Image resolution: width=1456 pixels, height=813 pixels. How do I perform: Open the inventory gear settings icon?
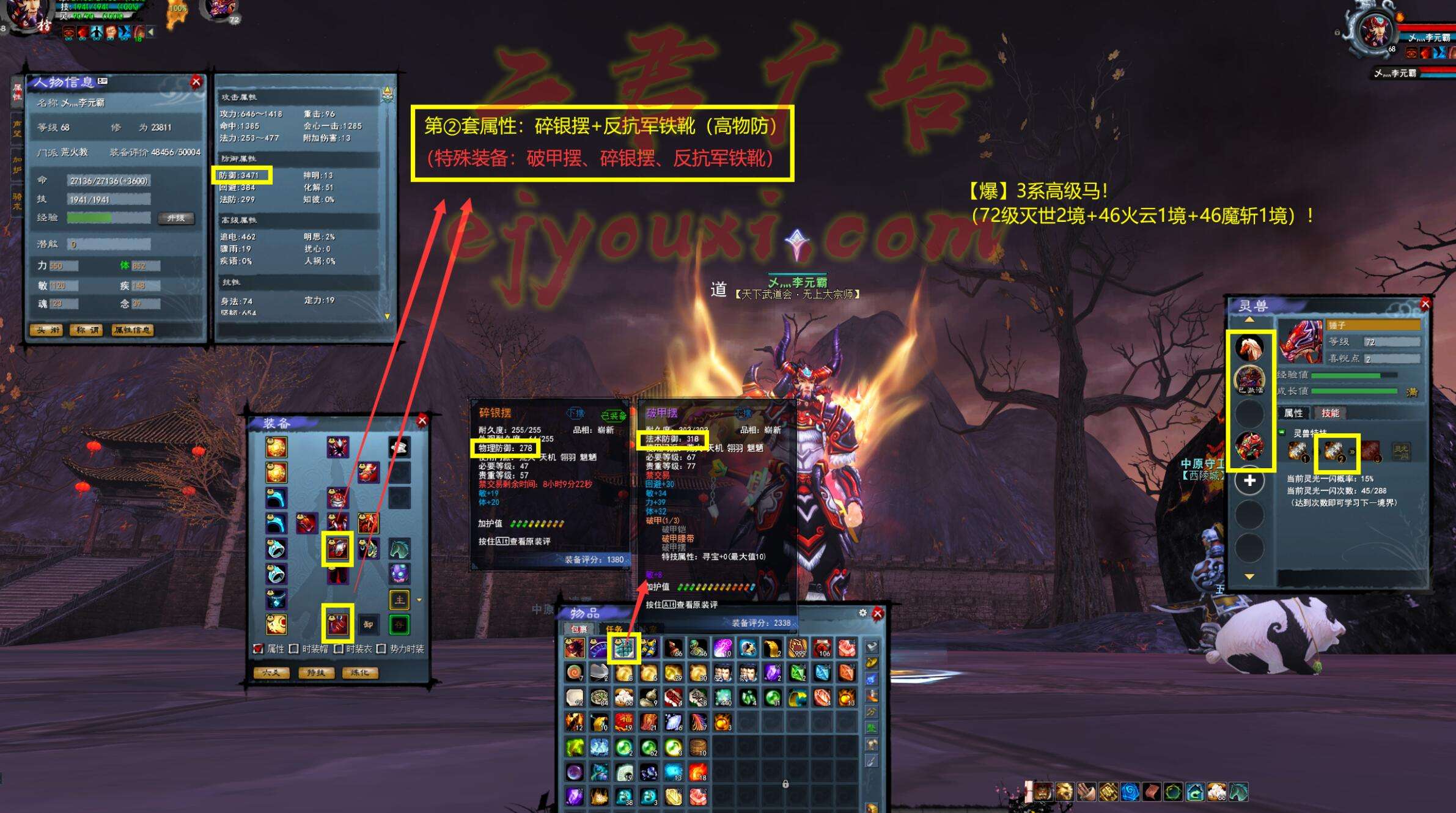pyautogui.click(x=862, y=613)
